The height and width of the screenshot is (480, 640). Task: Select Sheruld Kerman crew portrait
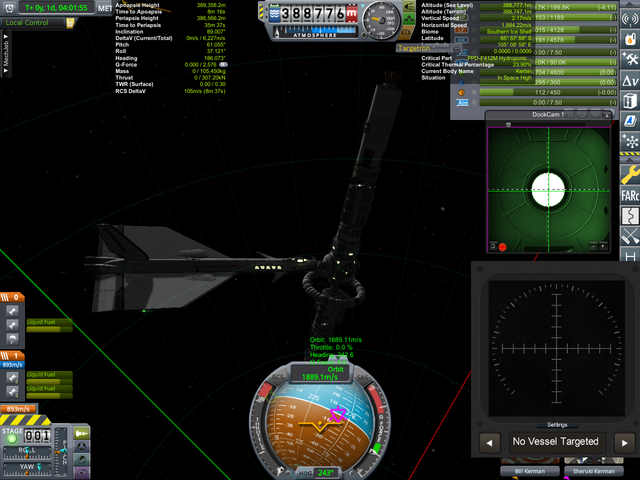click(x=592, y=470)
